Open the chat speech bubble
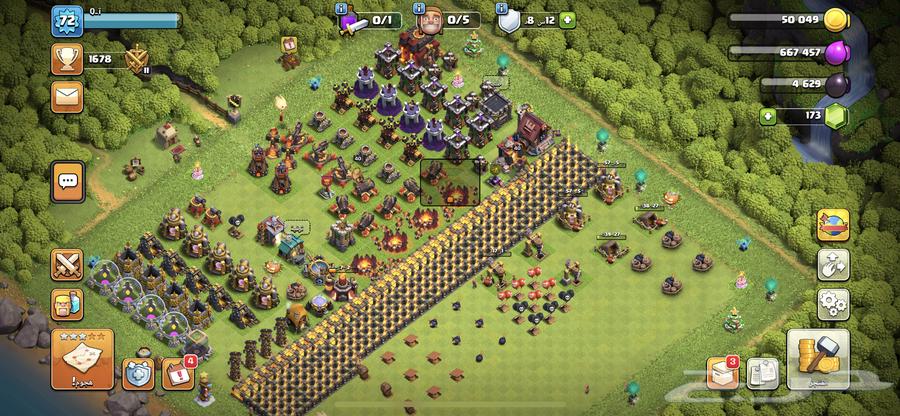 (x=67, y=181)
